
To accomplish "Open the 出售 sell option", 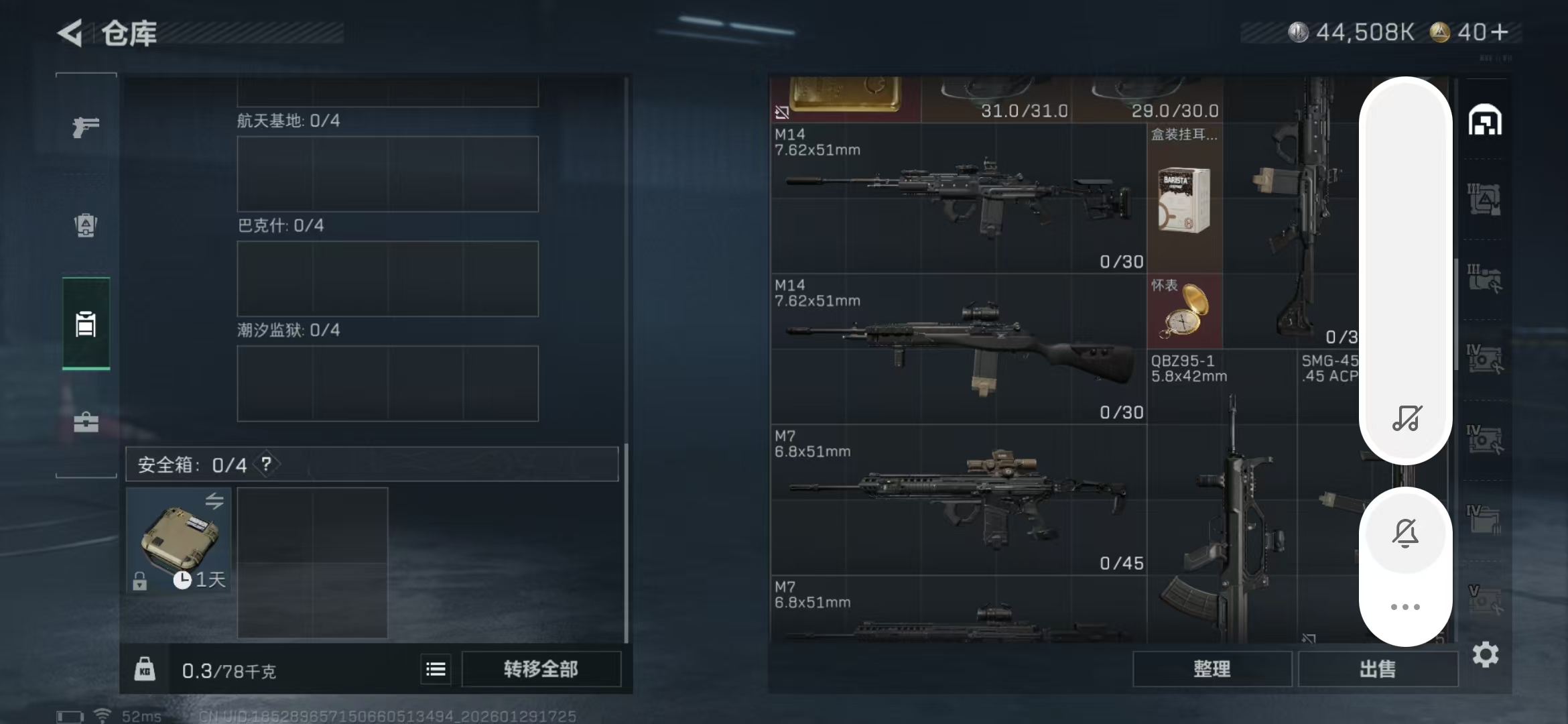I will click(x=1378, y=669).
